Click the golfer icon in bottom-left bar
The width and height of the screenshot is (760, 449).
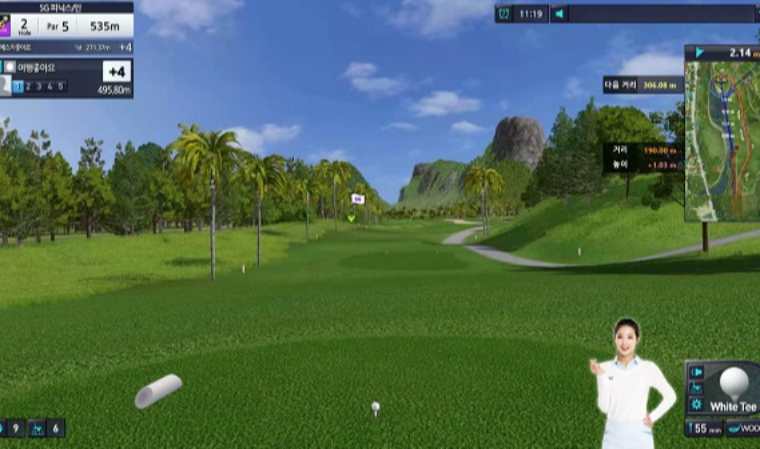click(37, 428)
